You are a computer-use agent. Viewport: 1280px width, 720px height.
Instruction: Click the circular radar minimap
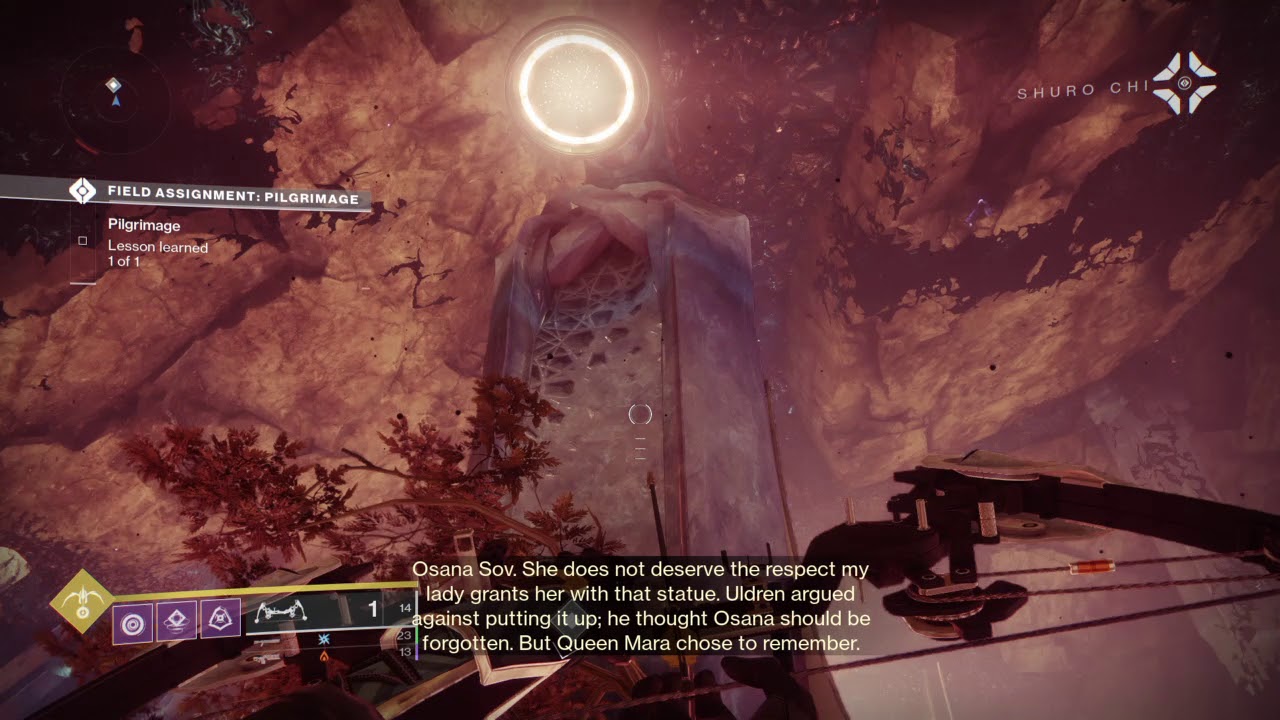[x=114, y=99]
